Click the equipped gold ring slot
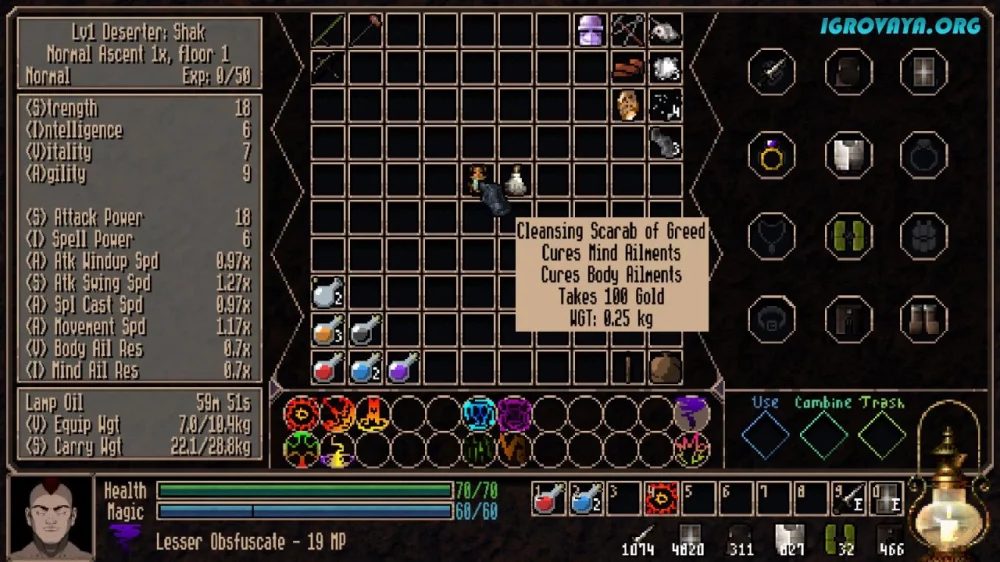The image size is (1000, 562). click(770, 155)
